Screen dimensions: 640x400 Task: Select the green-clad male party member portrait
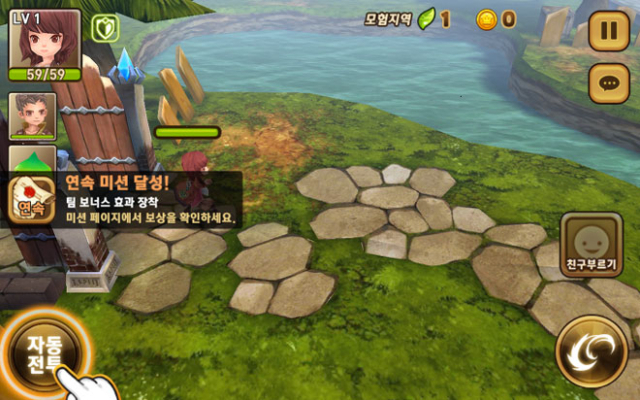point(33,116)
